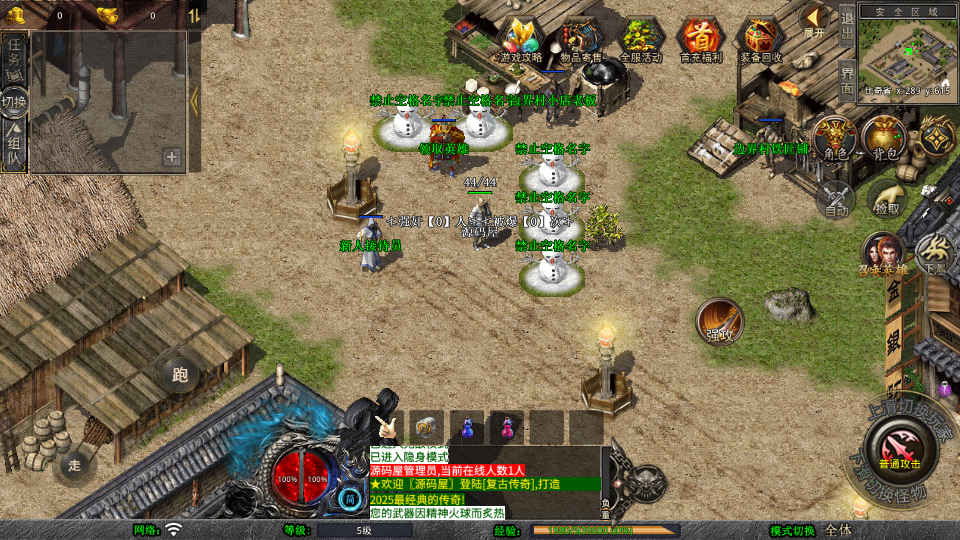Screen dimensions: 960x540
Task: Toggle 自动 auto-combat mode
Action: pyautogui.click(x=835, y=198)
